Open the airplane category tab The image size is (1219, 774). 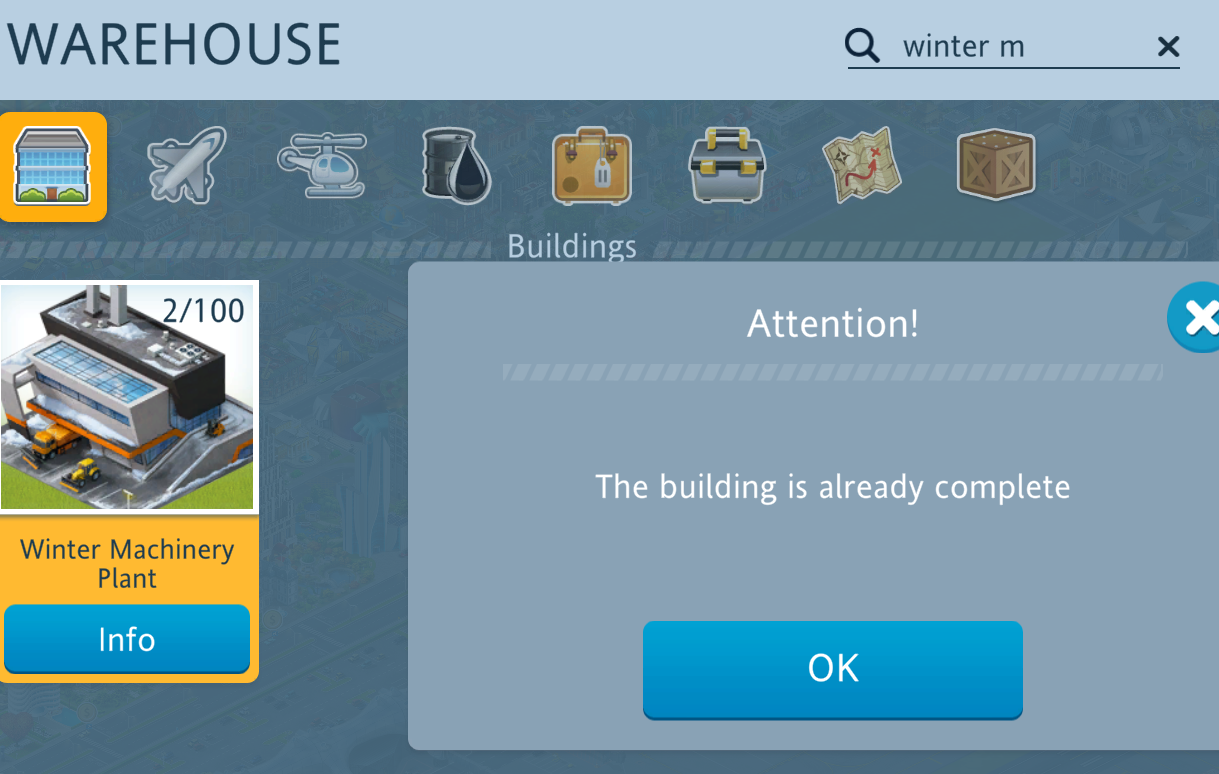click(x=186, y=165)
